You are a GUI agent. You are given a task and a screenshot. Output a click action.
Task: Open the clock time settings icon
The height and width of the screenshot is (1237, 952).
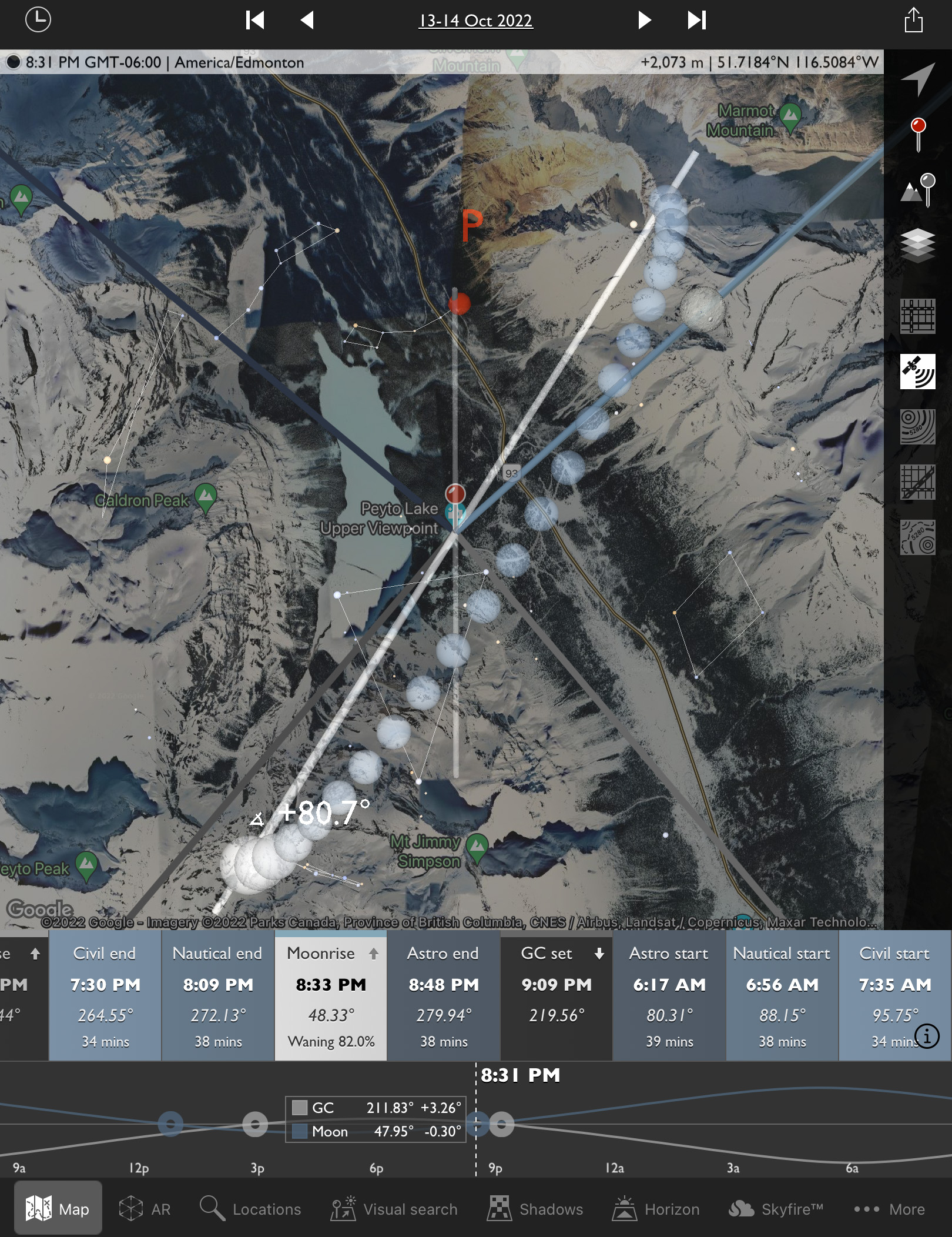point(38,20)
